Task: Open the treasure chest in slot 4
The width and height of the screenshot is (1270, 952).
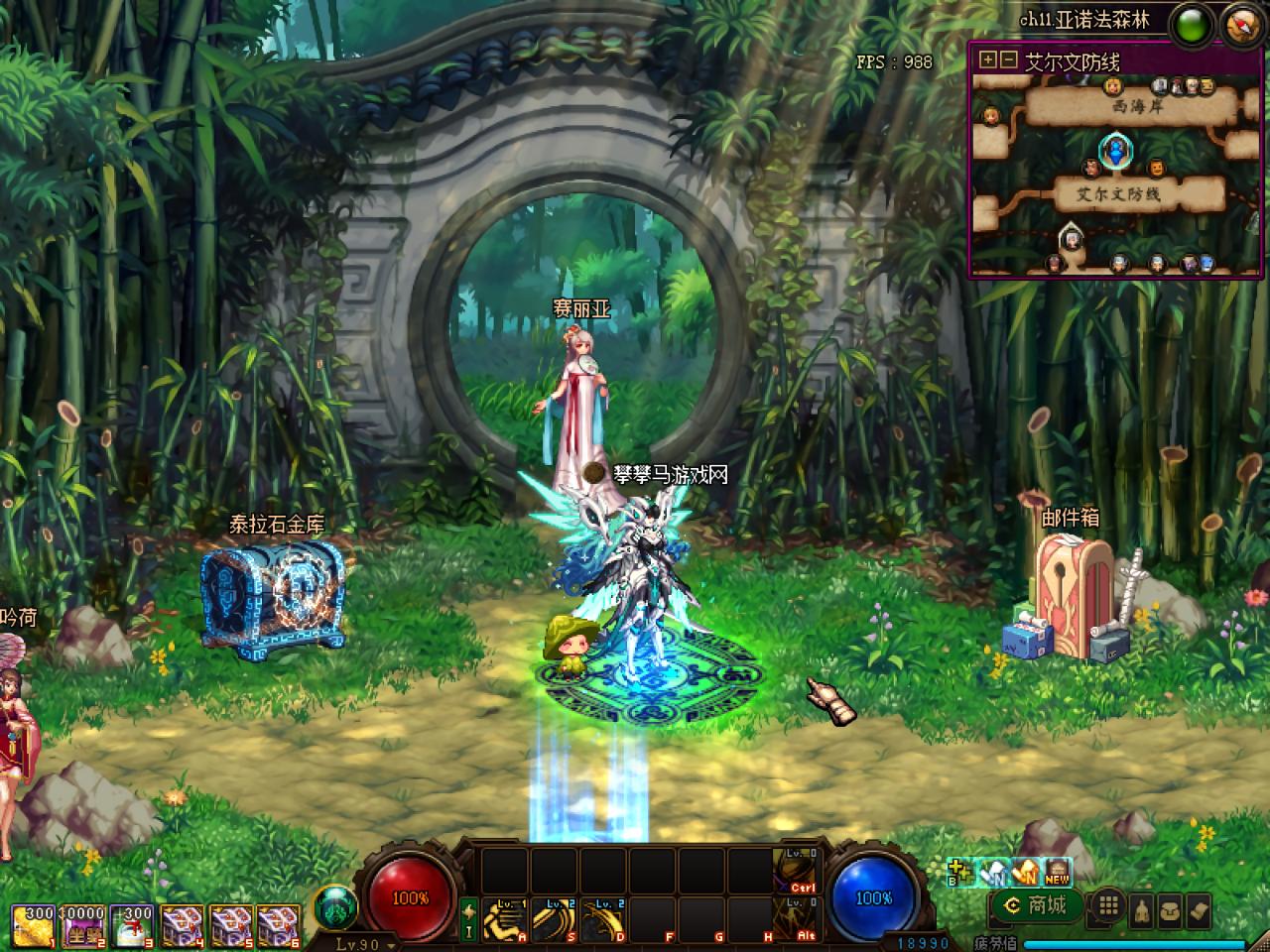Action: click(x=182, y=926)
